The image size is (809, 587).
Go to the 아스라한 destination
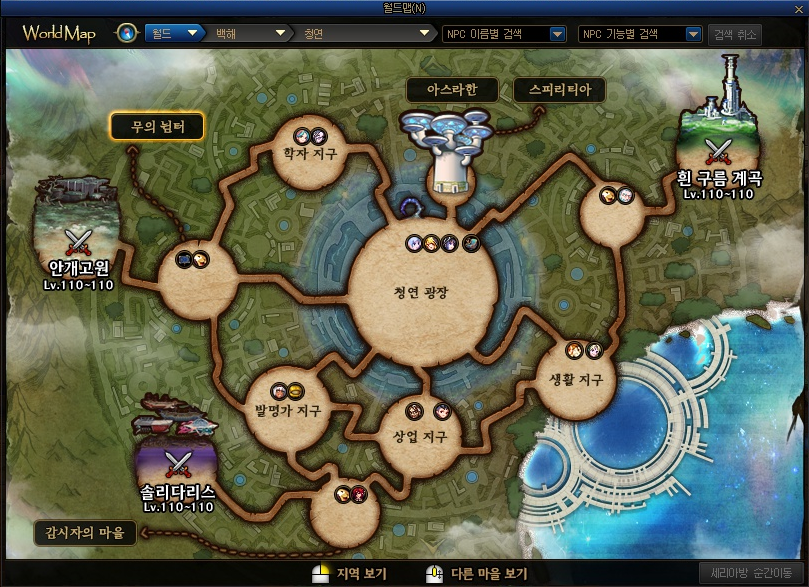coord(452,90)
